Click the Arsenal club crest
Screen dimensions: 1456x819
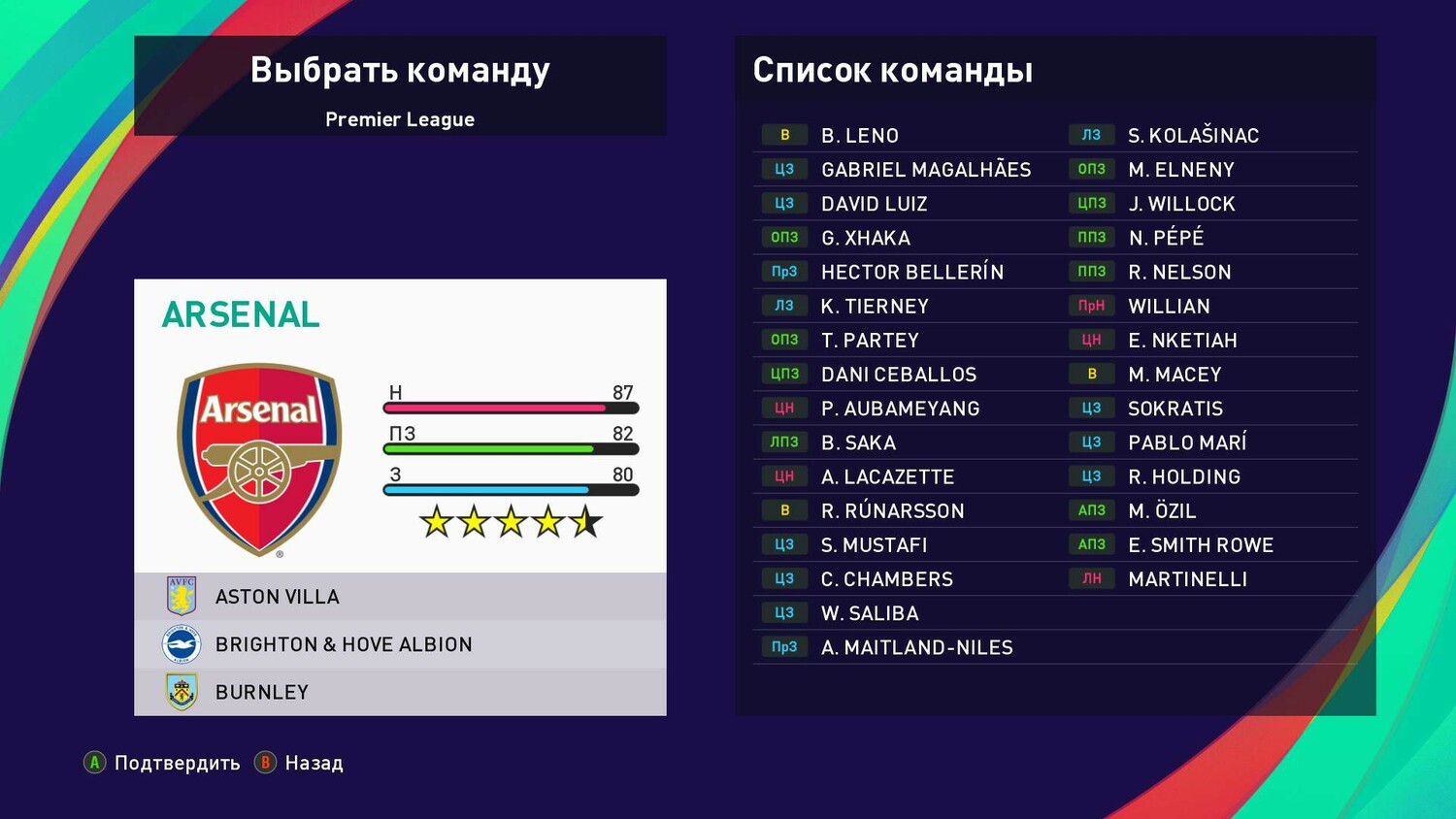(259, 459)
